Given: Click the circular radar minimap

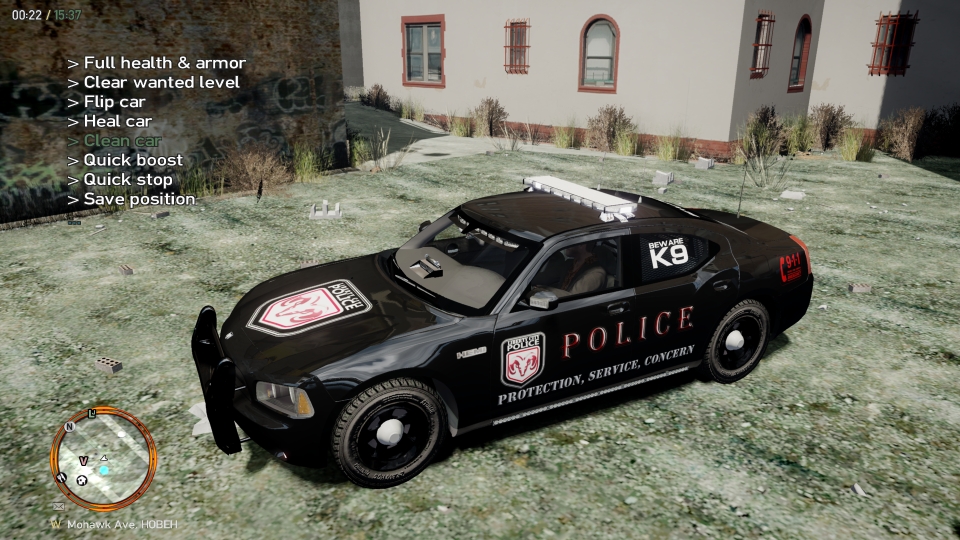Looking at the screenshot, I should [103, 459].
